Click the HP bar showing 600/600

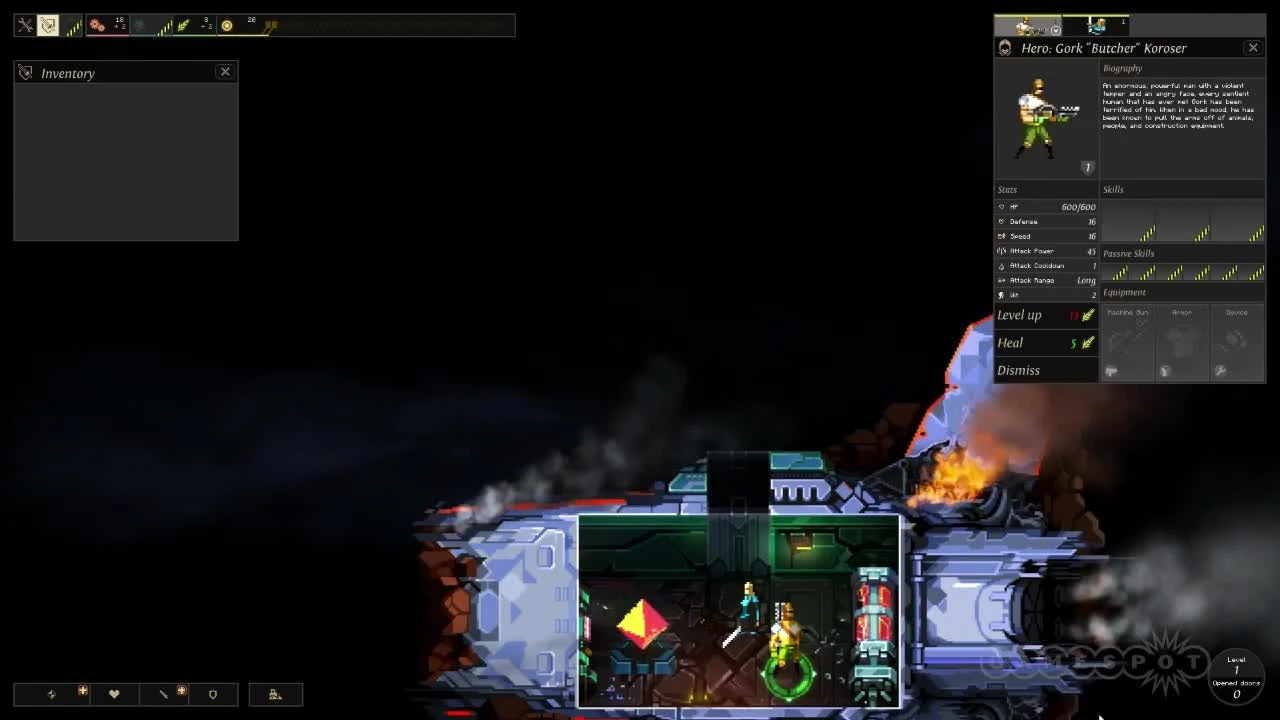(1046, 207)
